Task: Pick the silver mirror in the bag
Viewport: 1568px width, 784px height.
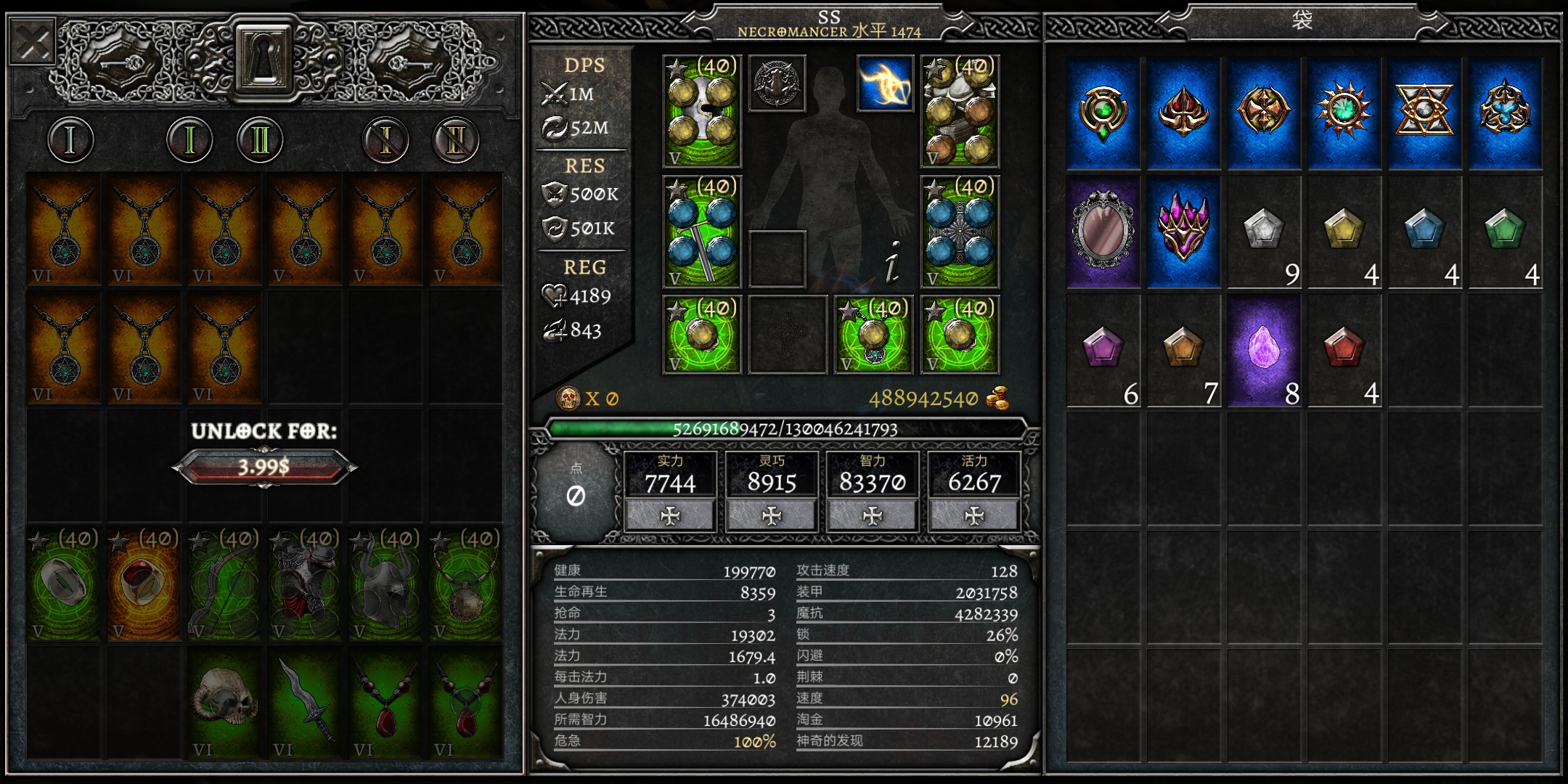Action: [x=1103, y=231]
